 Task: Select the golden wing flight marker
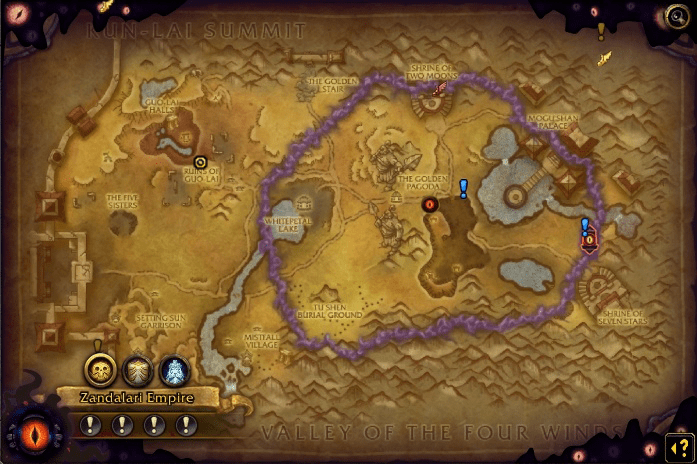point(604,59)
